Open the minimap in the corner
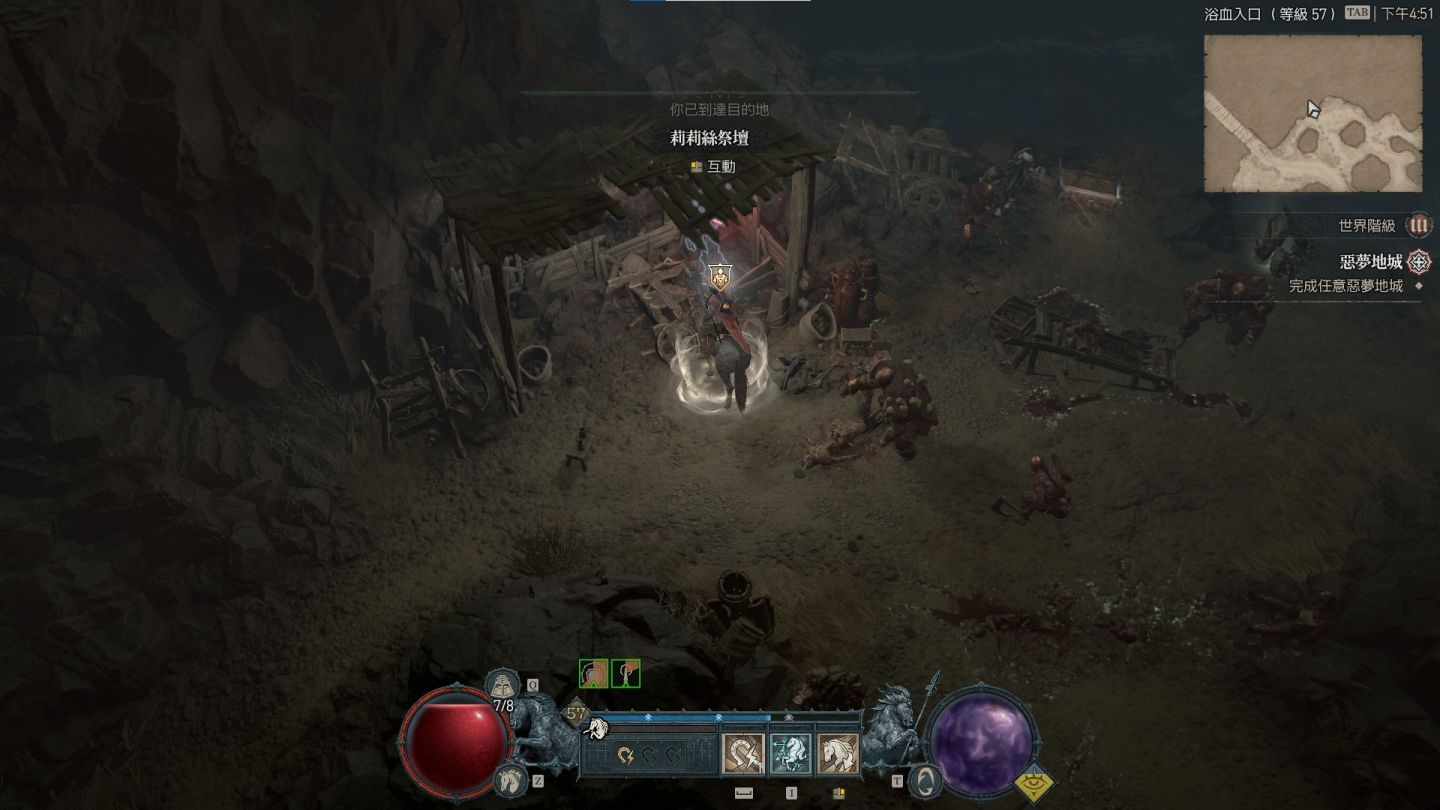Screen dimensions: 1440x810 tap(1312, 113)
